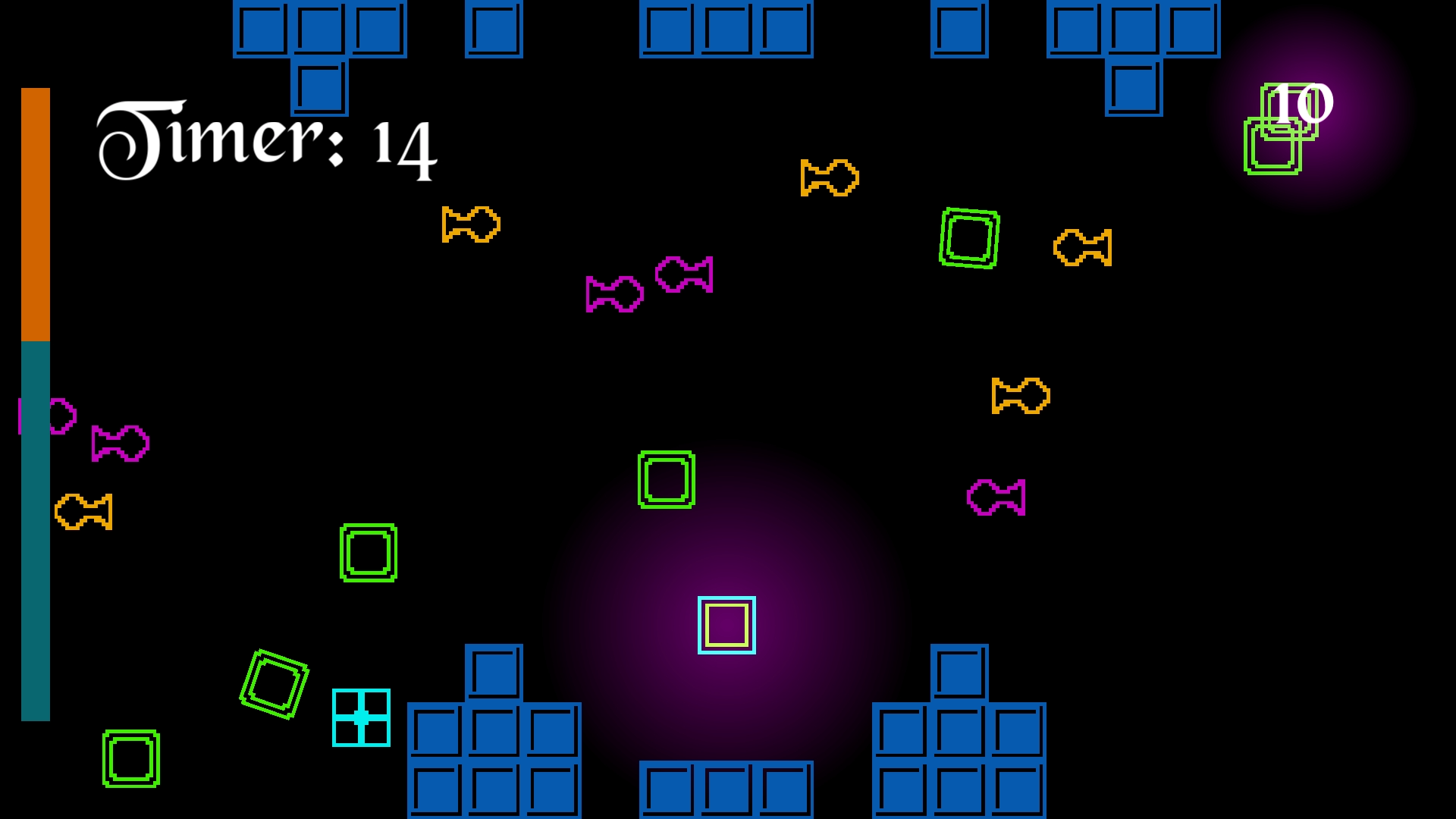Click the lone blue block at the top left

click(495, 30)
